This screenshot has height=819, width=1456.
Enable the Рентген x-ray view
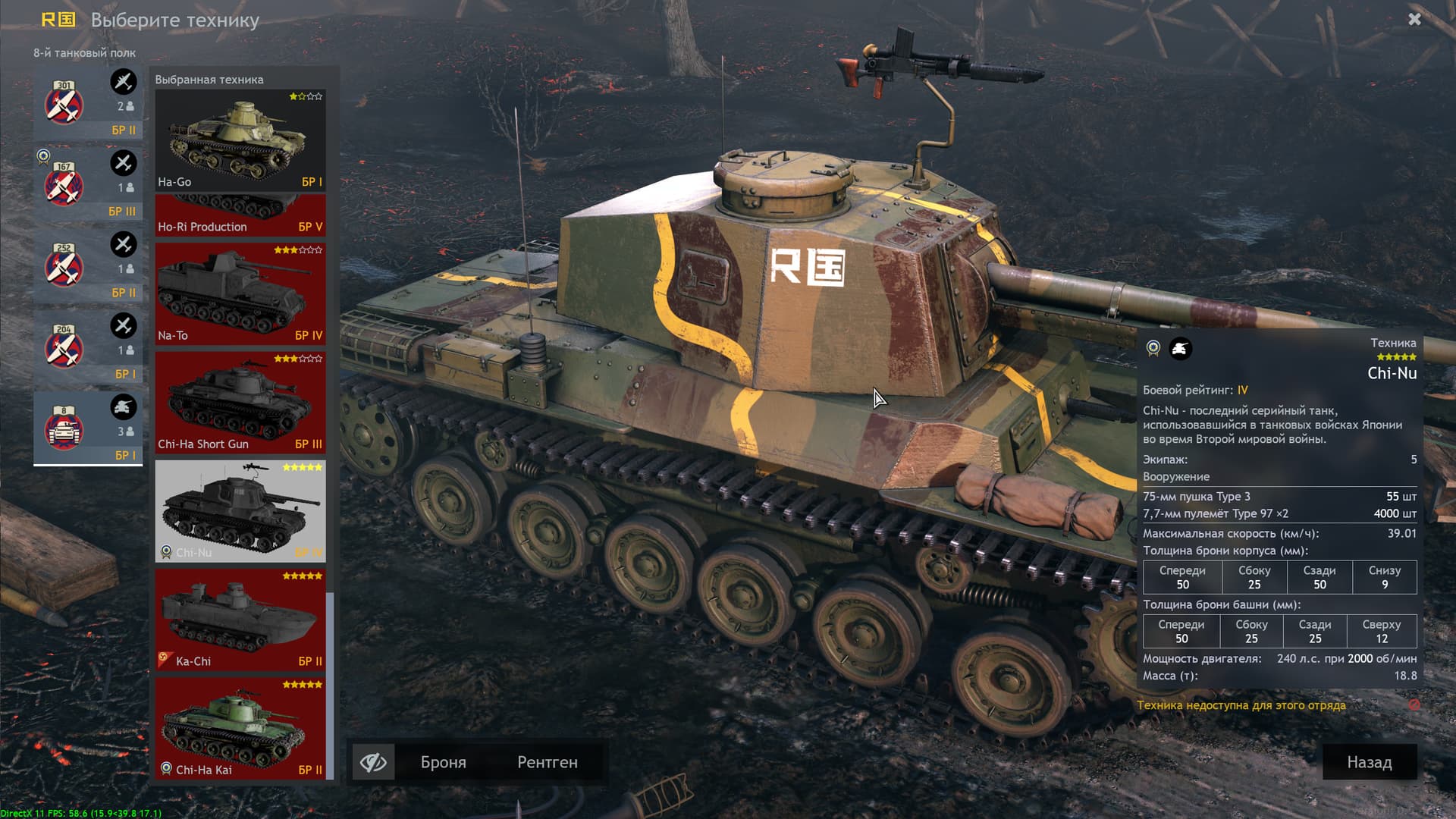tap(547, 762)
